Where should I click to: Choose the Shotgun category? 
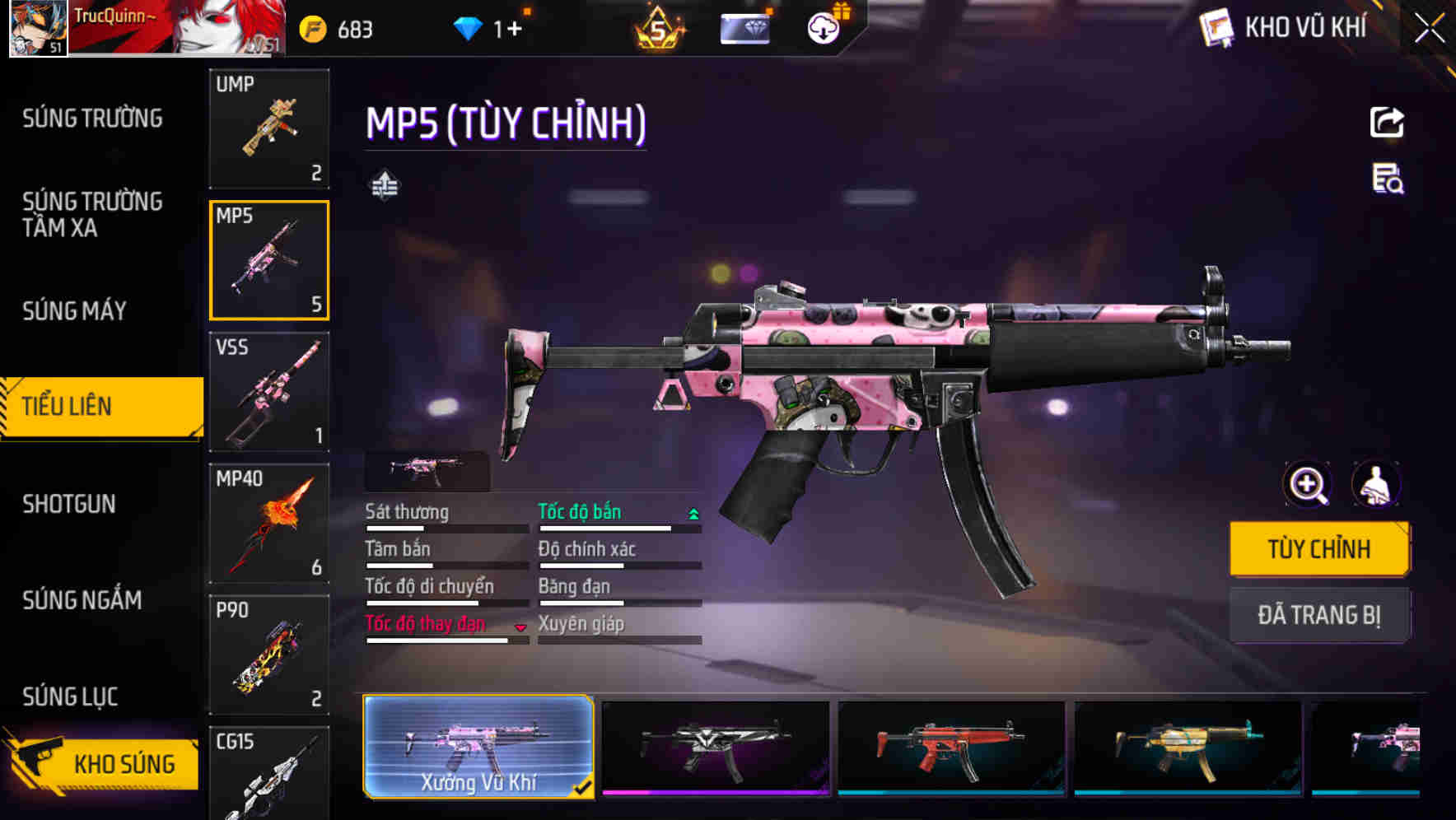pos(69,504)
